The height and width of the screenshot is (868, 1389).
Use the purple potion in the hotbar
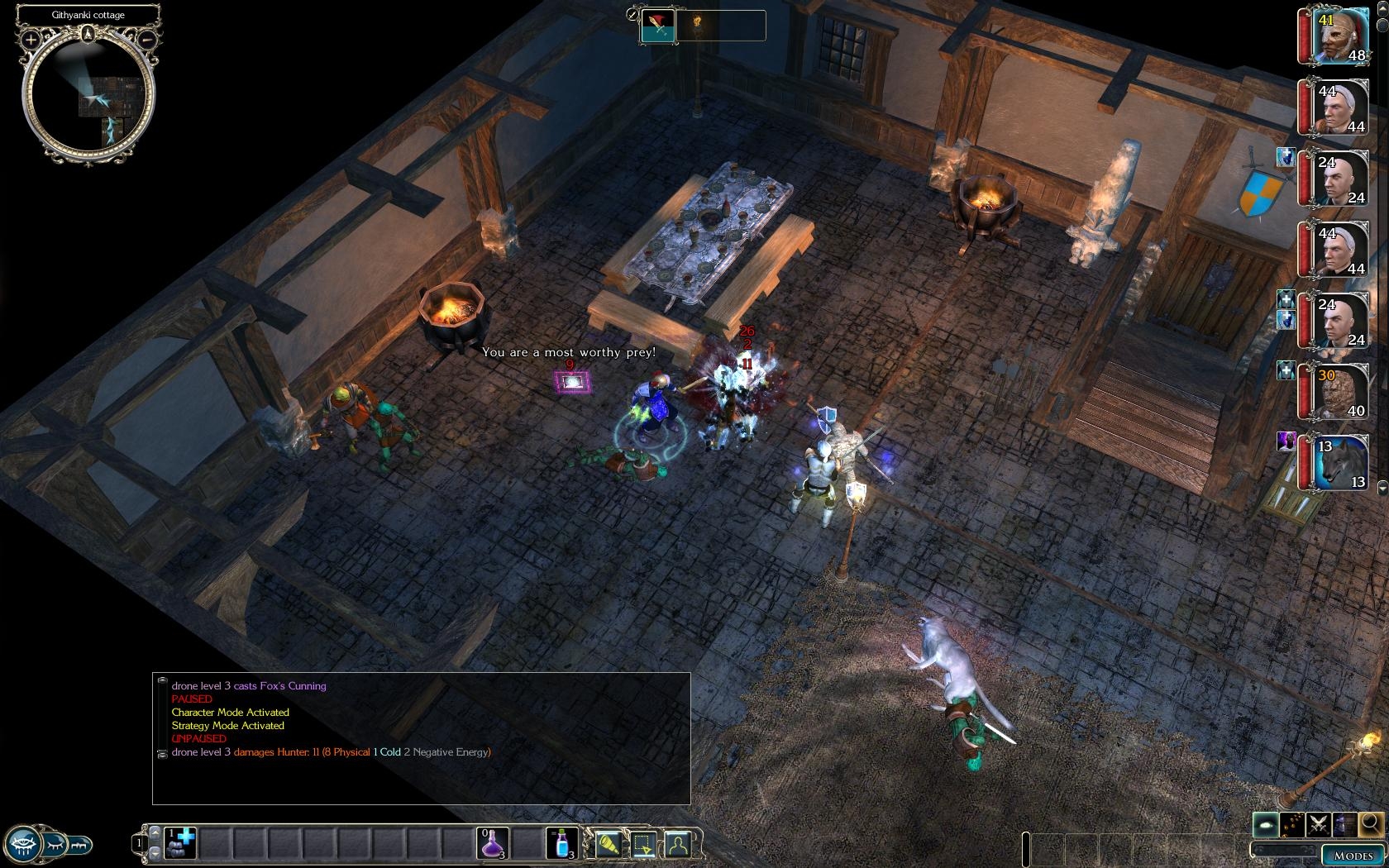(x=494, y=844)
